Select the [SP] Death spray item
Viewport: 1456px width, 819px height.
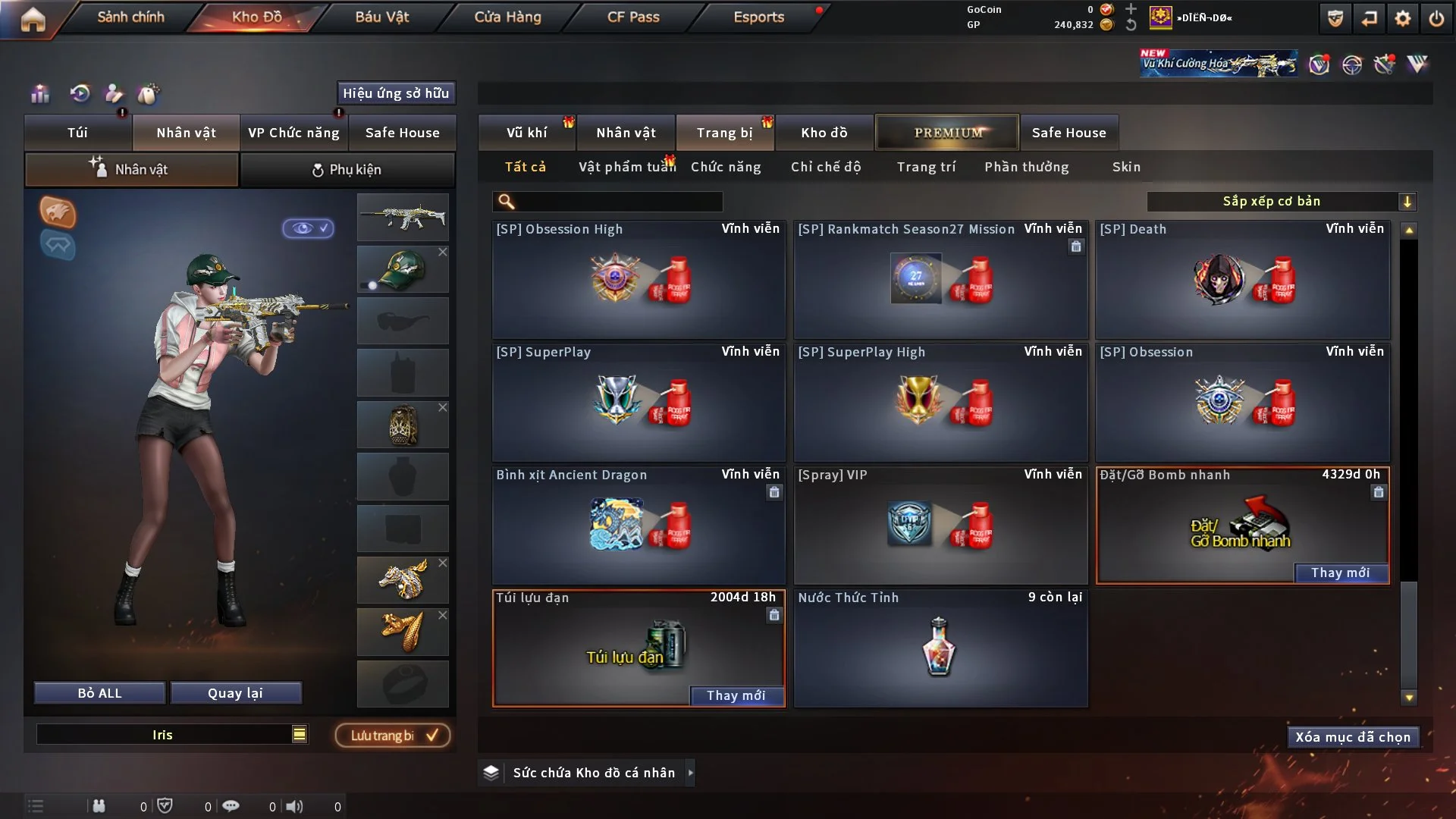(1243, 279)
